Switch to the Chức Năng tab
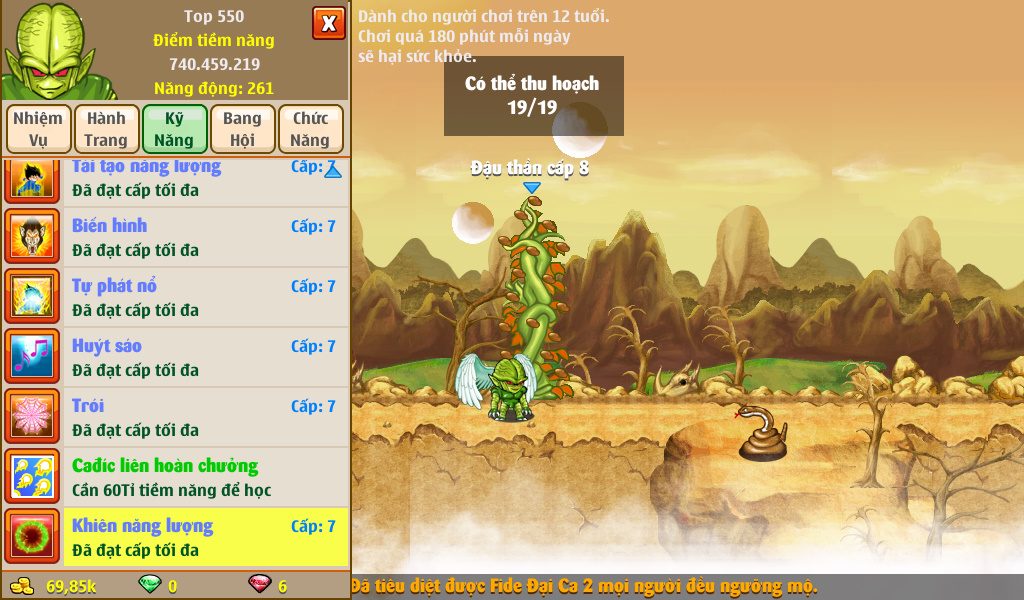Image resolution: width=1024 pixels, height=600 pixels. [x=310, y=129]
